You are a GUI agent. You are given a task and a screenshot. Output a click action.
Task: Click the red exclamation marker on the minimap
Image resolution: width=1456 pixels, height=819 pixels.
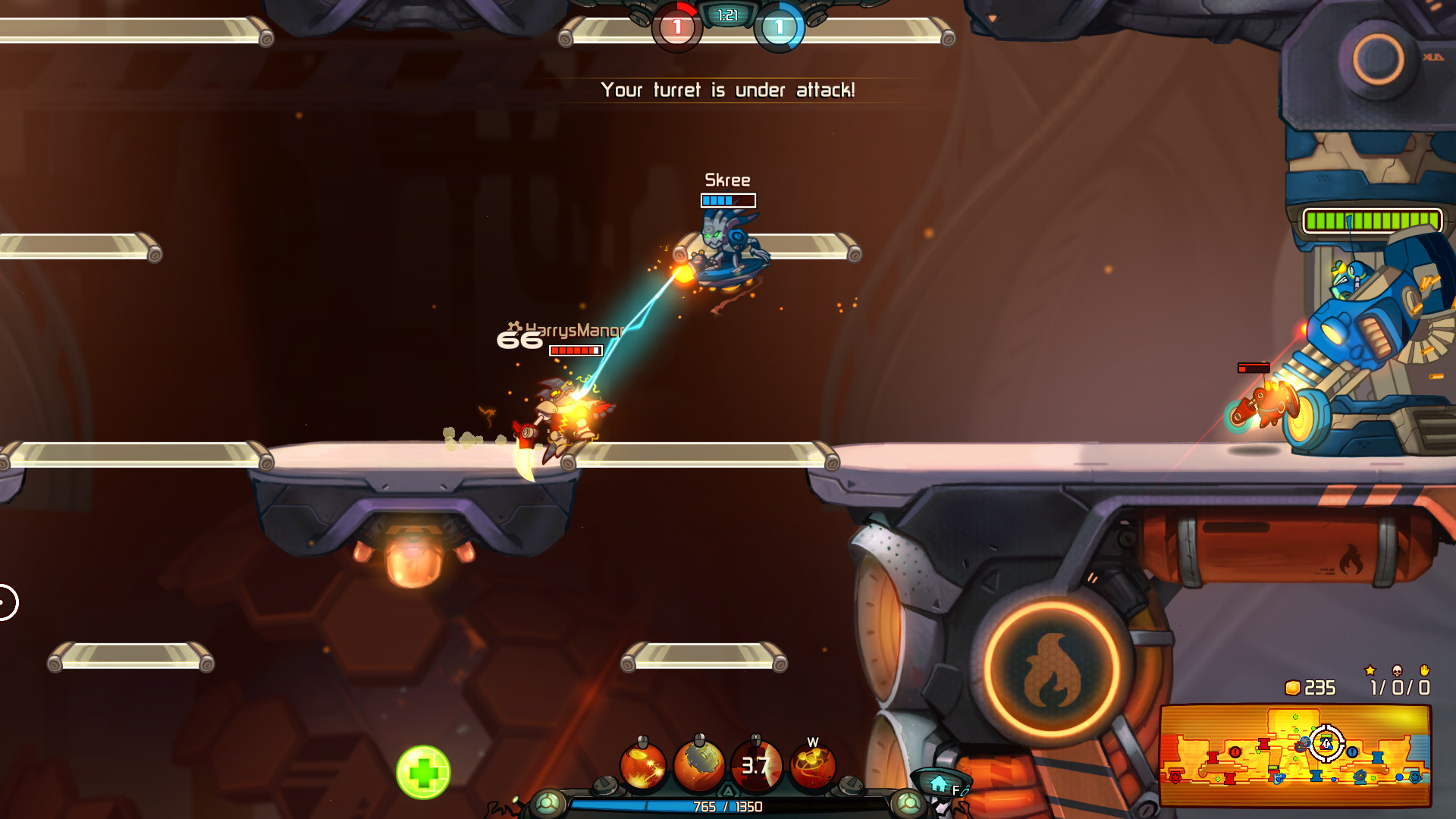pos(1235,752)
